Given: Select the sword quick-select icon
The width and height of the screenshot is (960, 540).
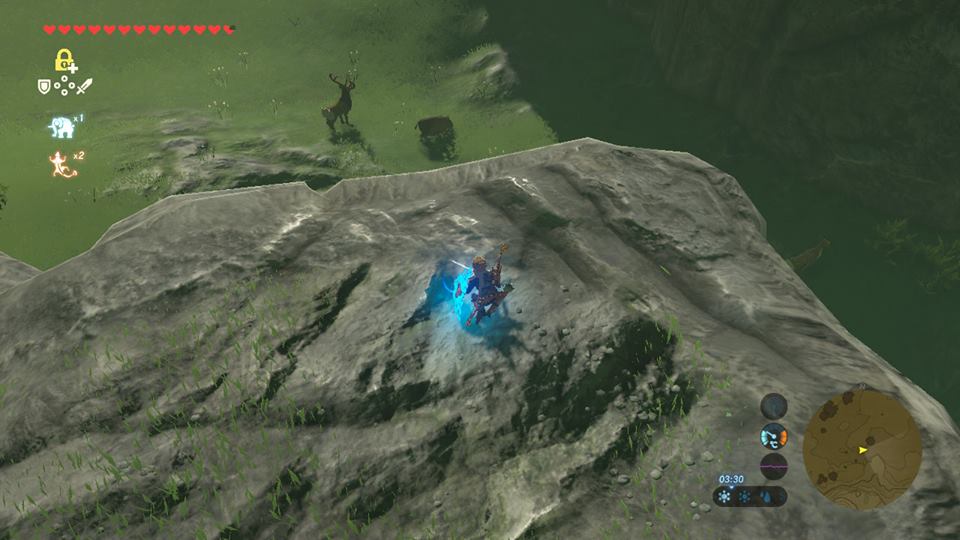Looking at the screenshot, I should pos(84,87).
